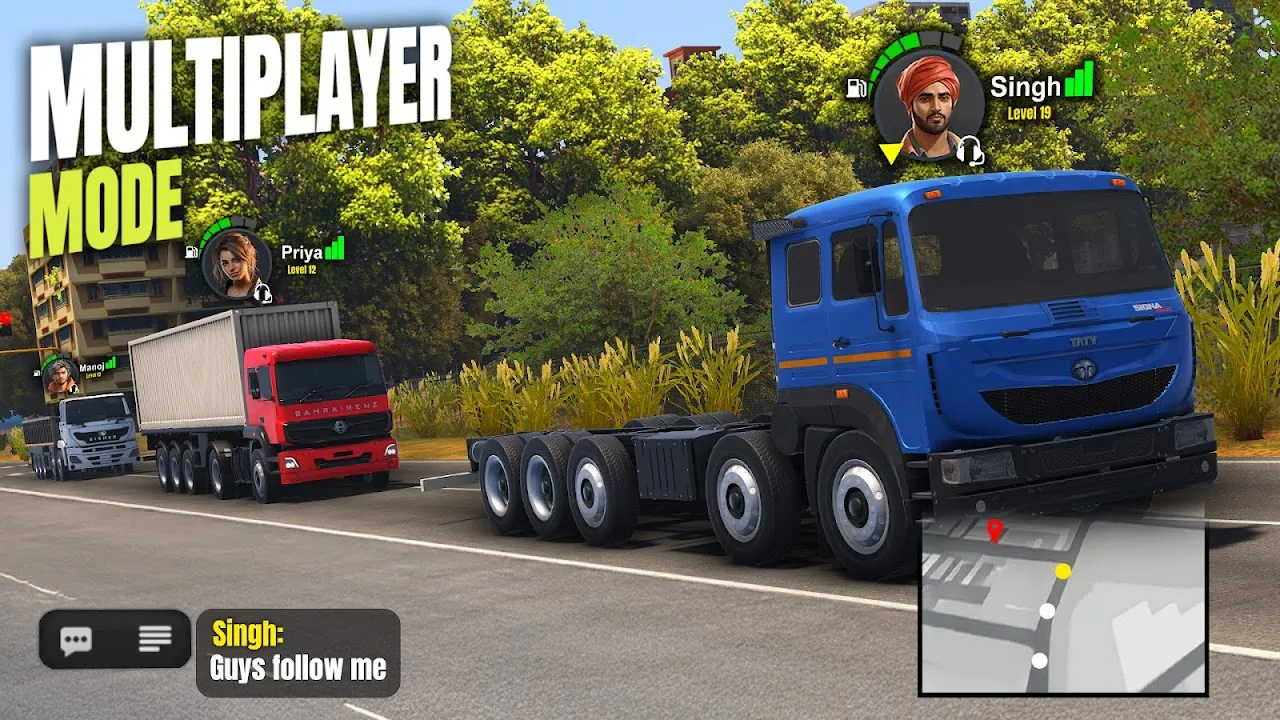Select Singh's name label to view stats
Viewport: 1280px width, 720px height.
click(1025, 88)
